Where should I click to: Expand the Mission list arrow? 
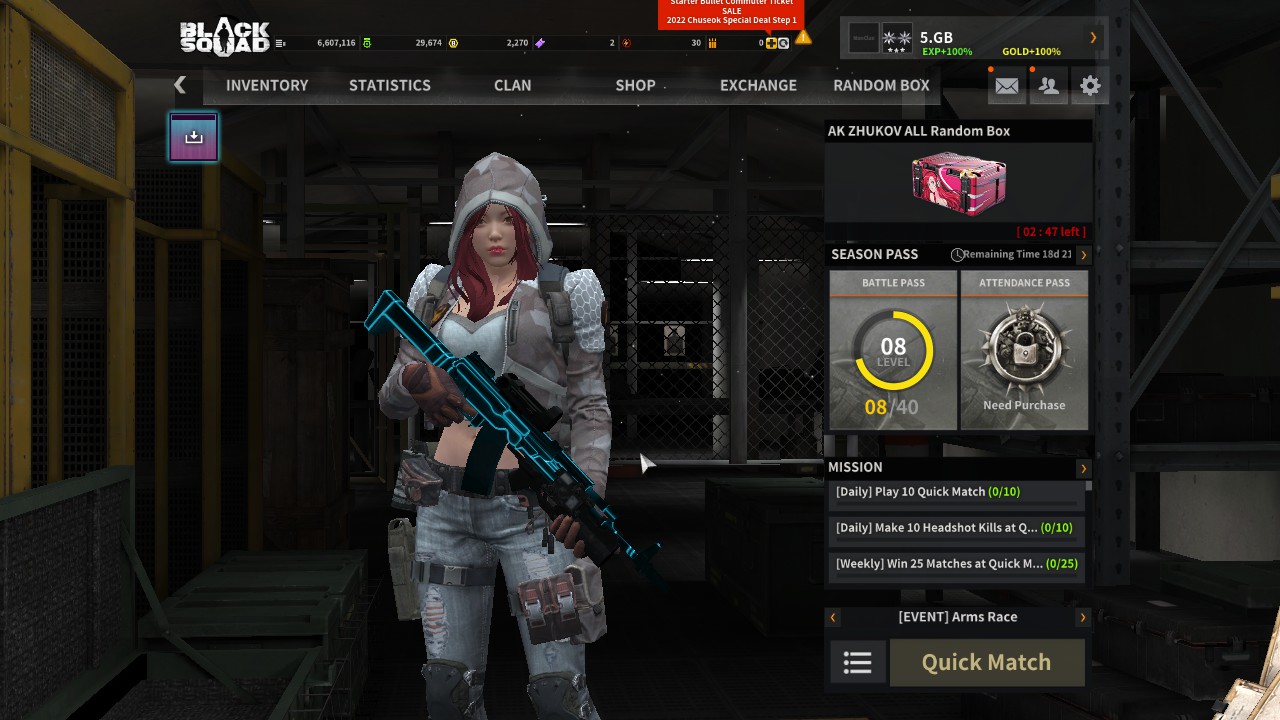coord(1083,468)
